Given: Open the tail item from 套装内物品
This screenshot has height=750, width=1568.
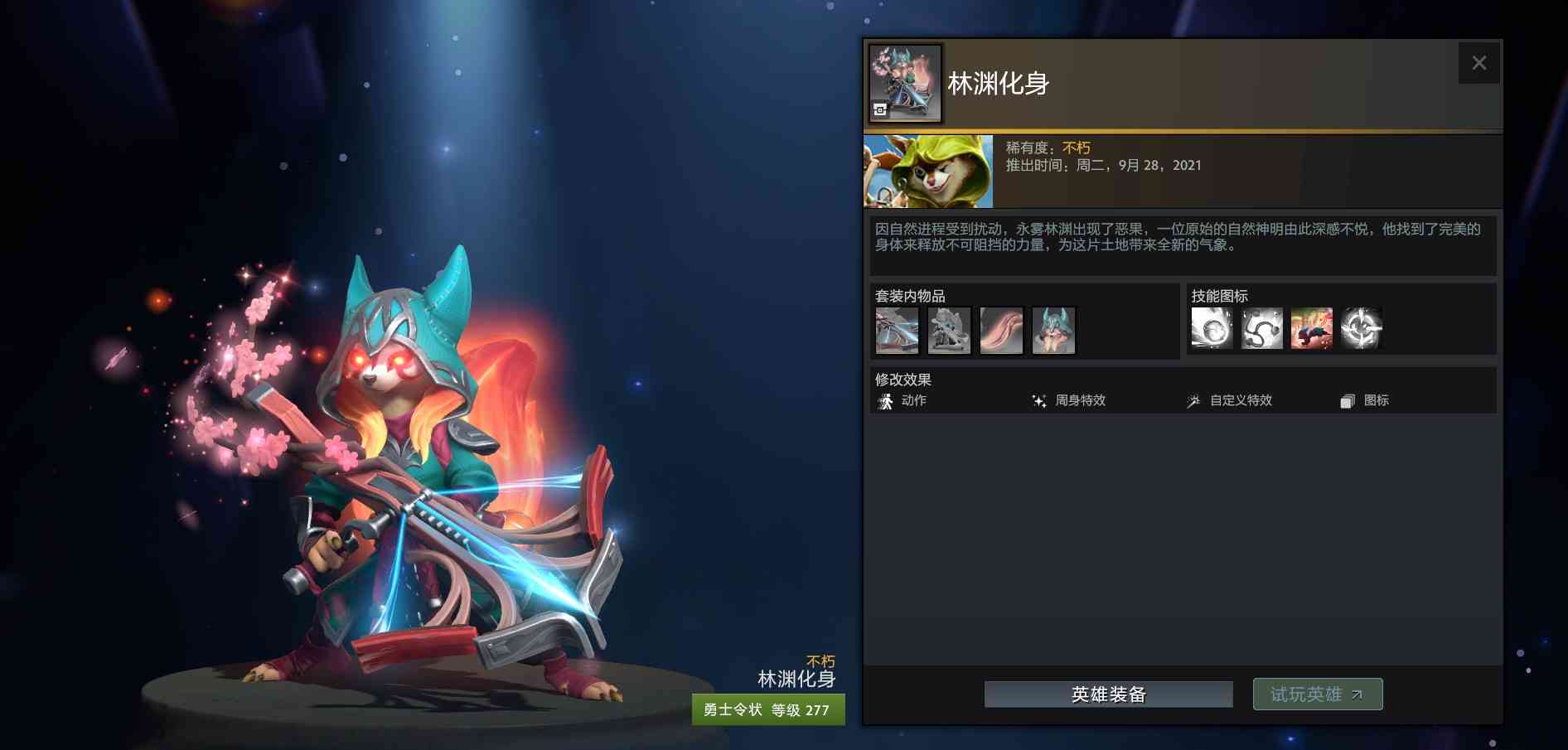Looking at the screenshot, I should [x=1001, y=330].
